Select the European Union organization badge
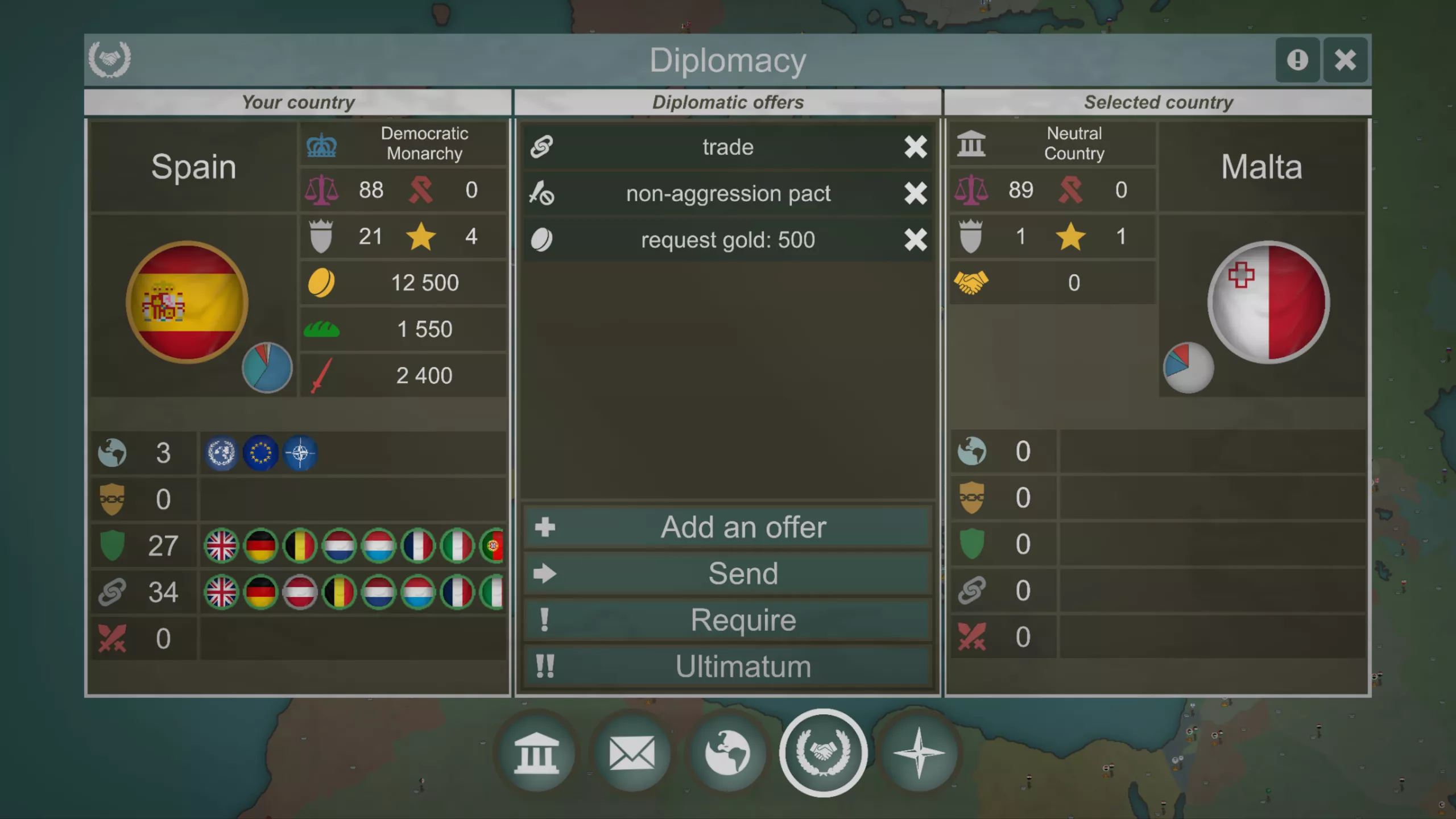1456x819 pixels. click(260, 453)
